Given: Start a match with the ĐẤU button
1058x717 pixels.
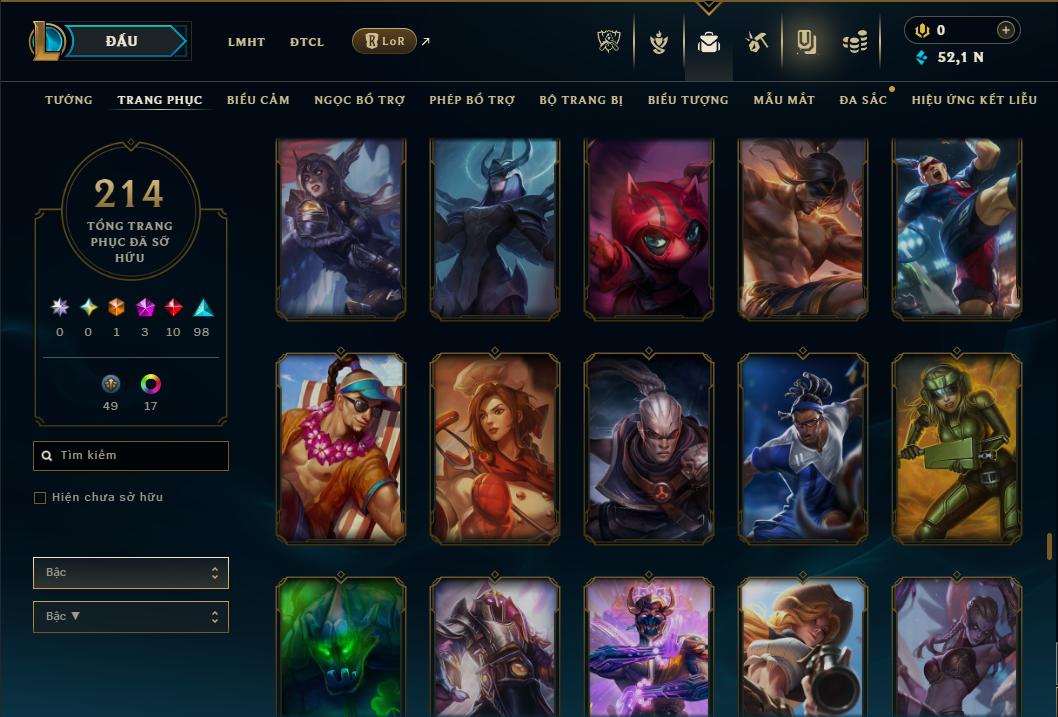Looking at the screenshot, I should click(121, 41).
